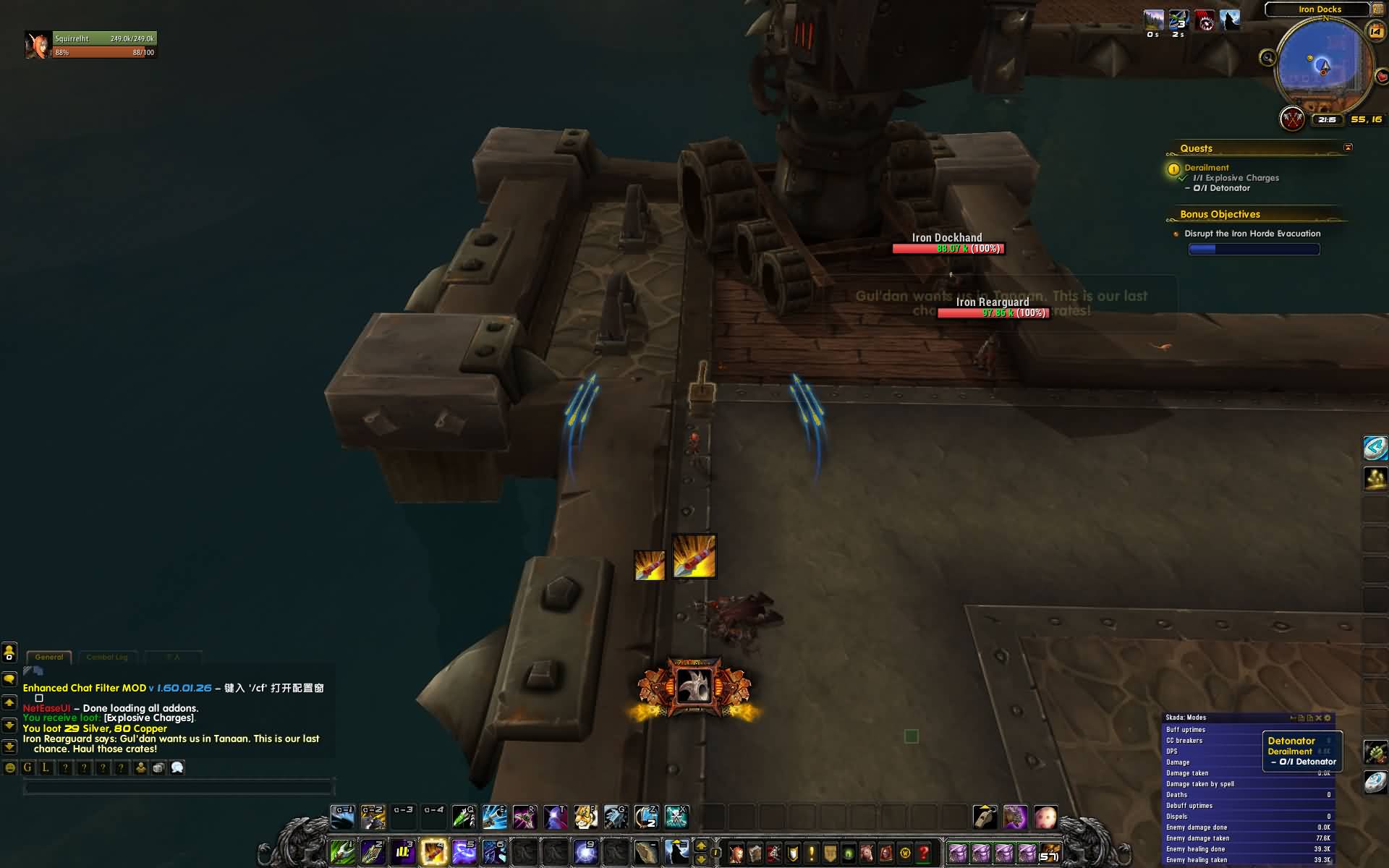Open the minimap calendar button
This screenshot has height=868, width=1389.
tap(1375, 31)
